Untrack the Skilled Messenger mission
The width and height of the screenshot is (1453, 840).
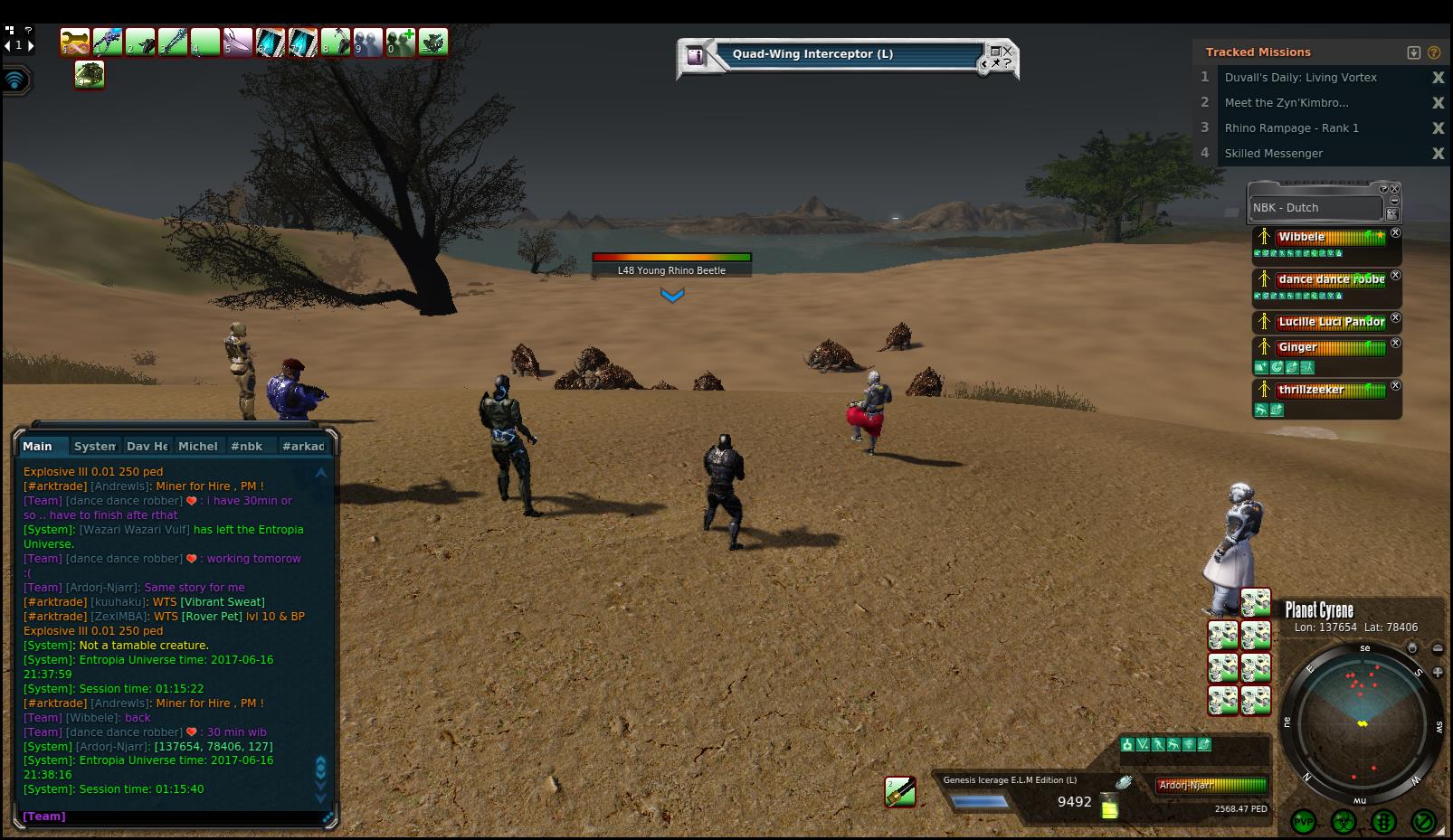pyautogui.click(x=1438, y=154)
